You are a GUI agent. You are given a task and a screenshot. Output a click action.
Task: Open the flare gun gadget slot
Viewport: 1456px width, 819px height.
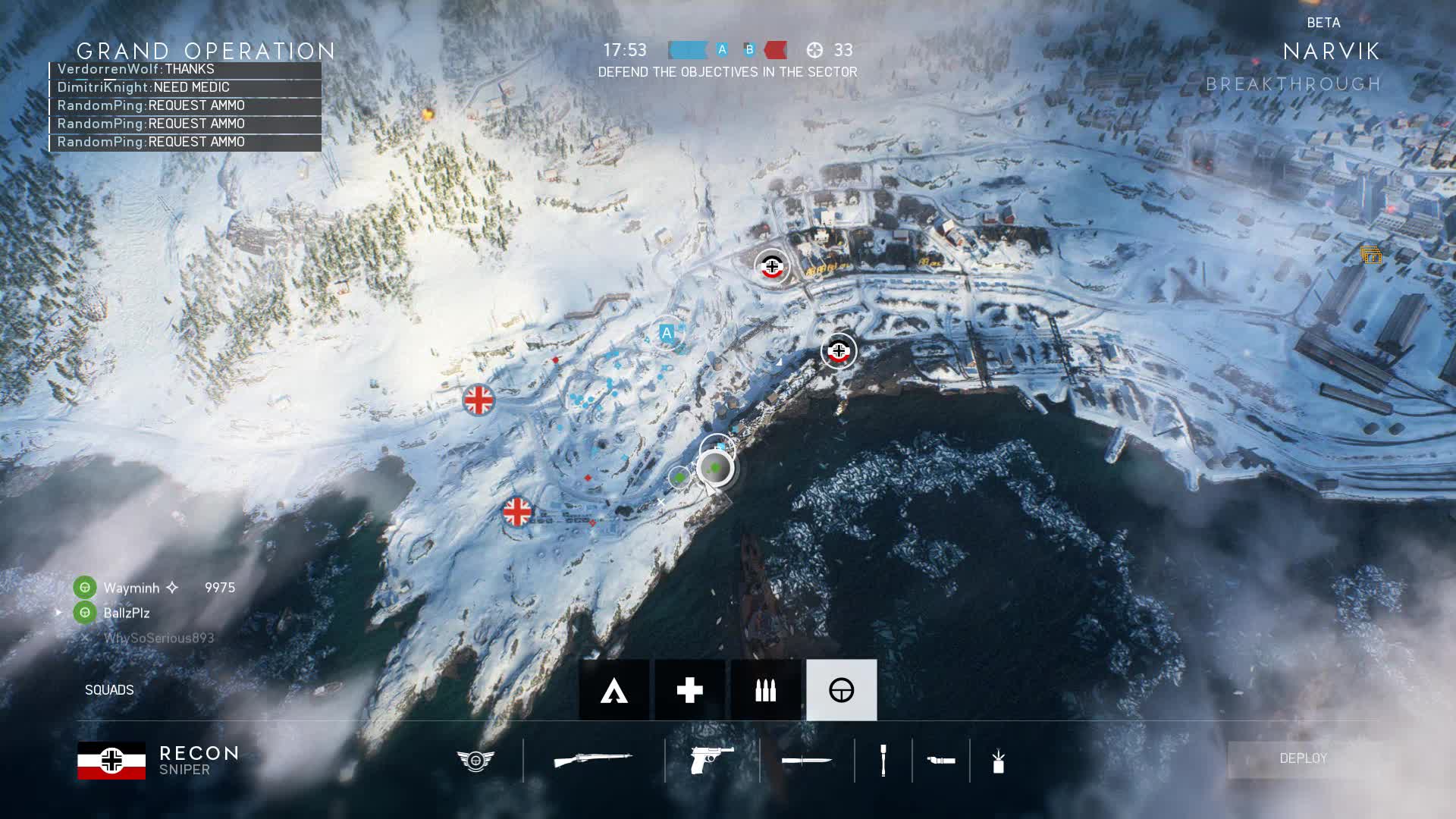[941, 760]
